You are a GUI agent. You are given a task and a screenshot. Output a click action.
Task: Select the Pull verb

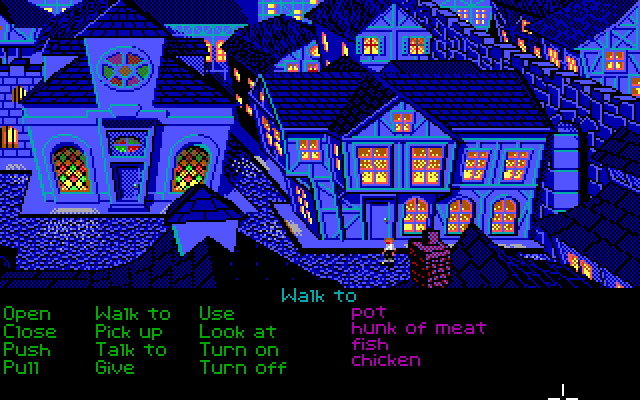(x=22, y=367)
